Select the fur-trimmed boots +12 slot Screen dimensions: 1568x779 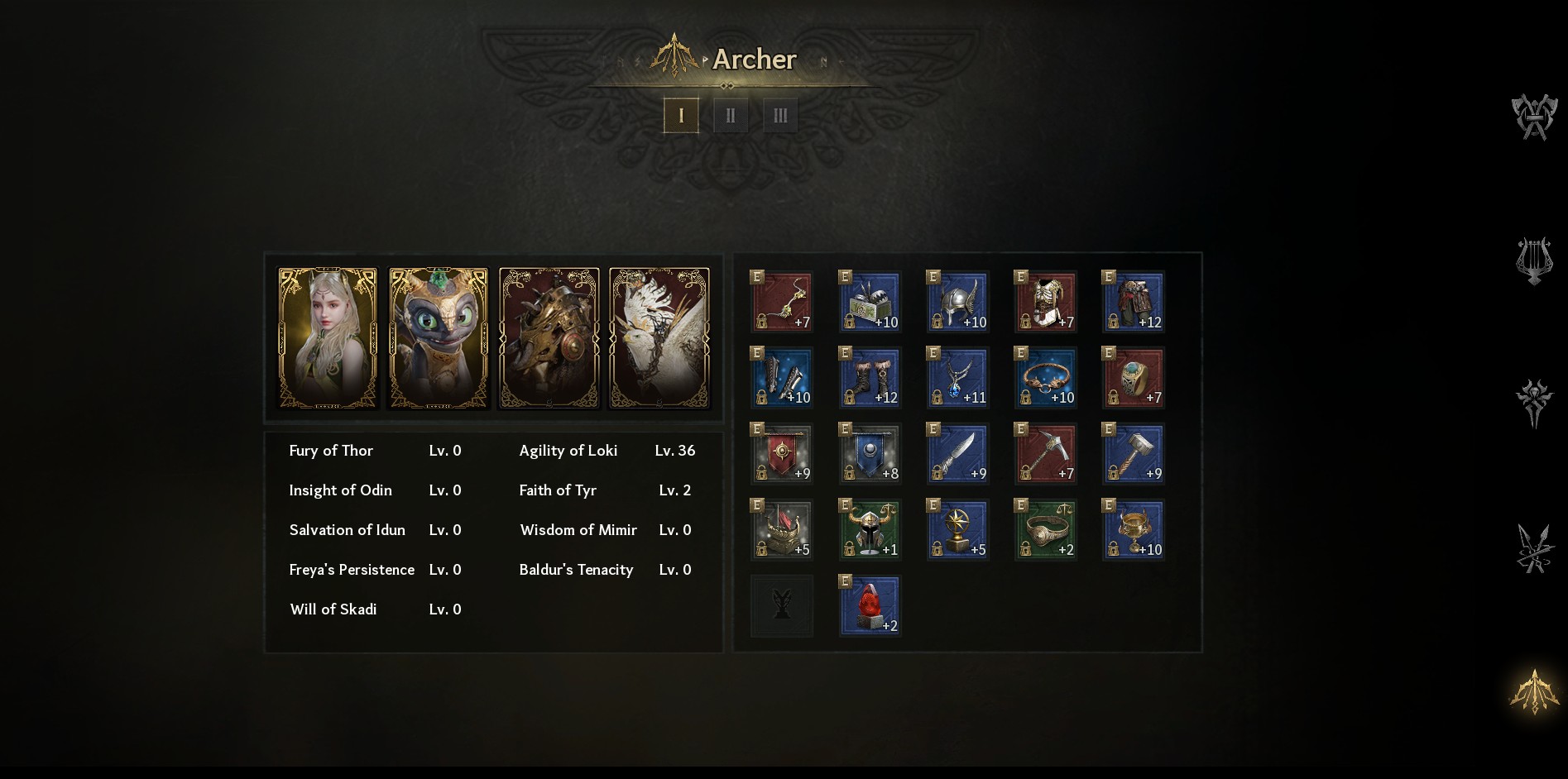870,378
